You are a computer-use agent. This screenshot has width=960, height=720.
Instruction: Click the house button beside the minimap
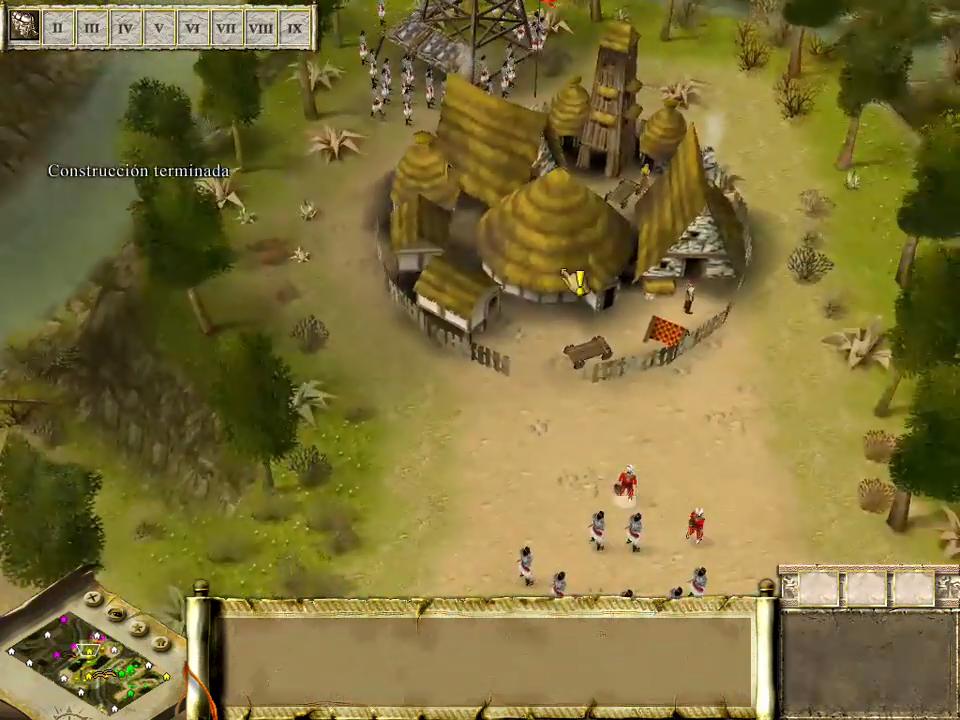coord(161,644)
